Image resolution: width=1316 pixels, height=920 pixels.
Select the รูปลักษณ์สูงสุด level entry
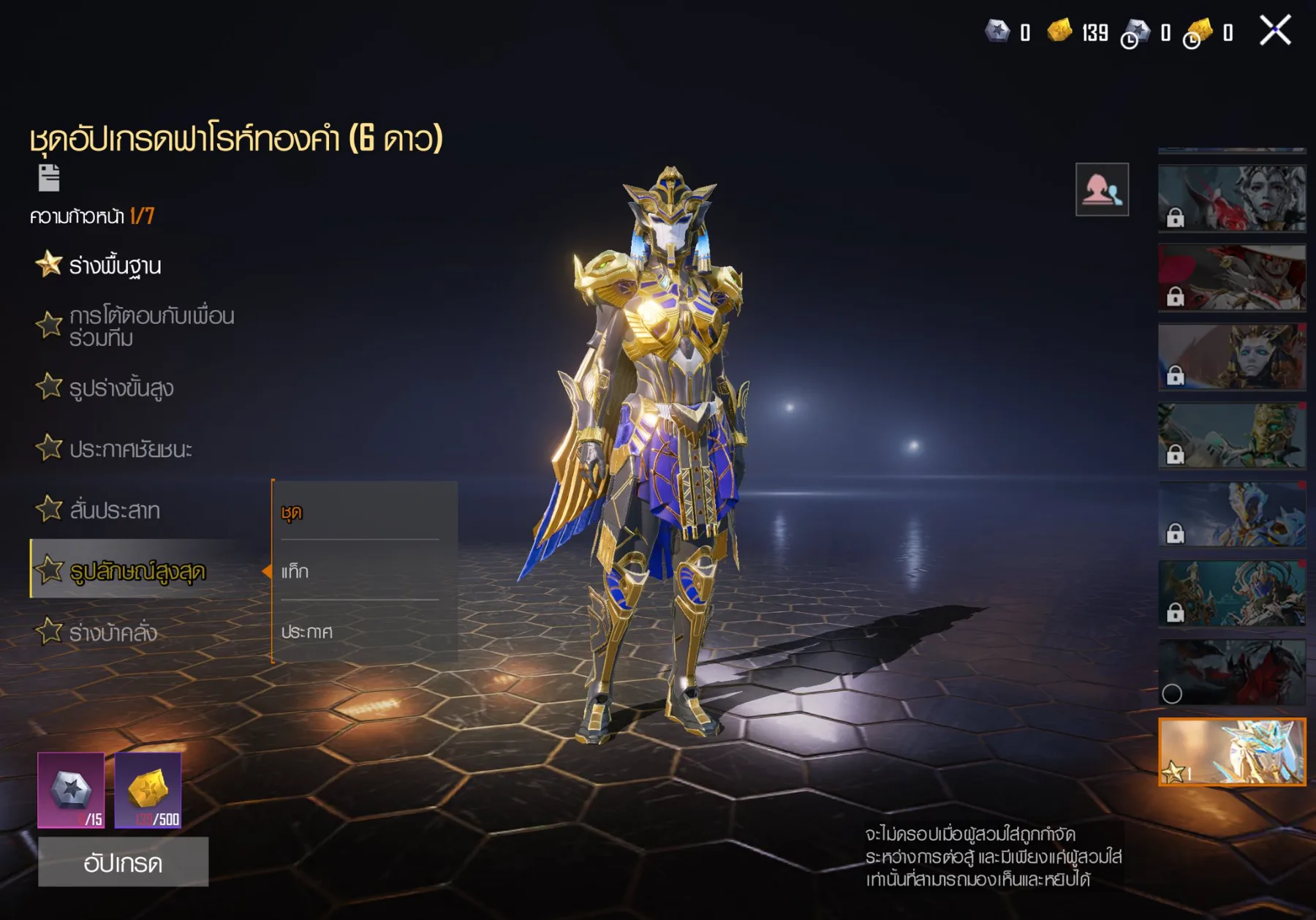coord(137,570)
